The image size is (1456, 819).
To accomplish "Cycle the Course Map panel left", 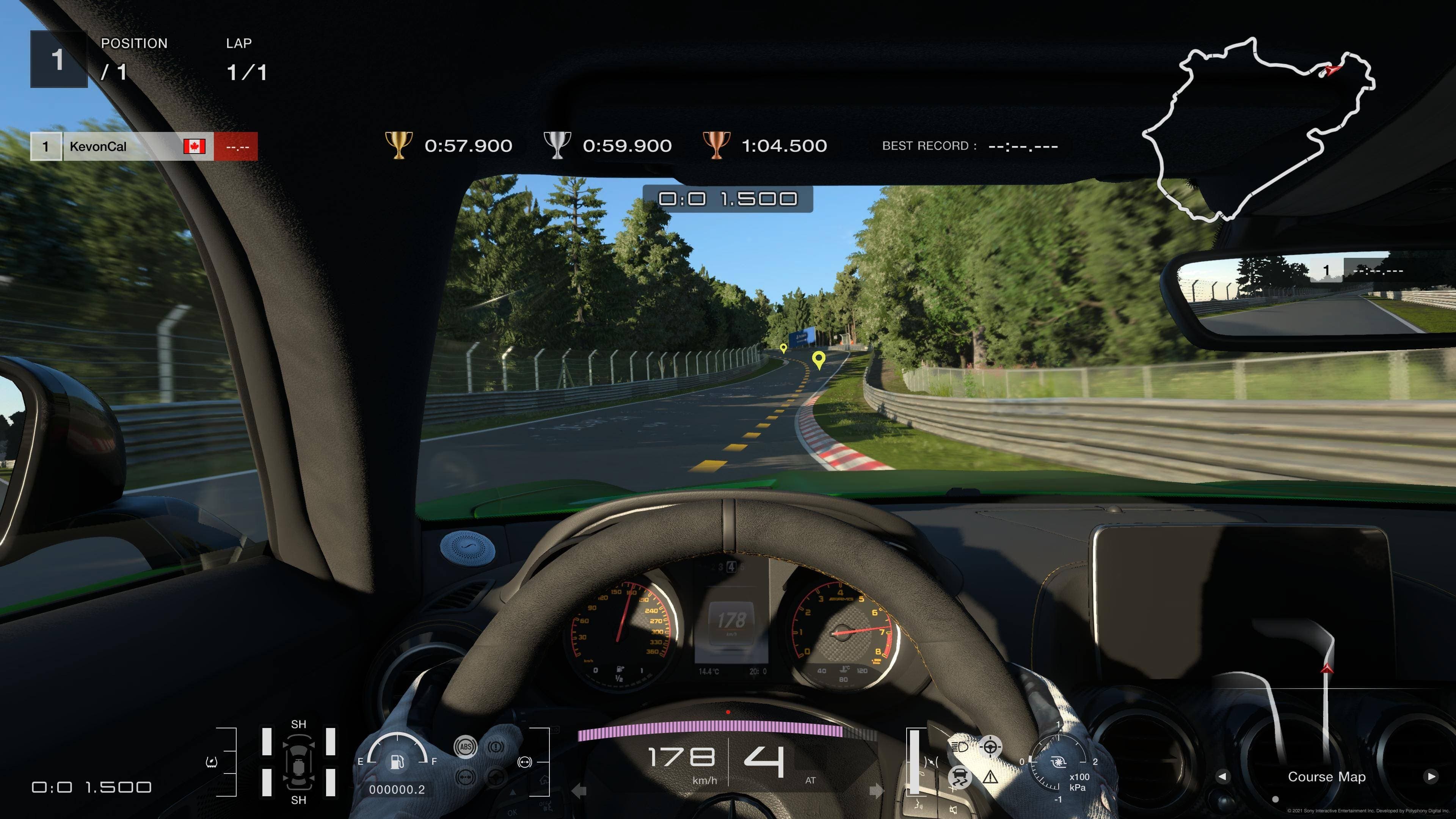I will (x=1222, y=776).
